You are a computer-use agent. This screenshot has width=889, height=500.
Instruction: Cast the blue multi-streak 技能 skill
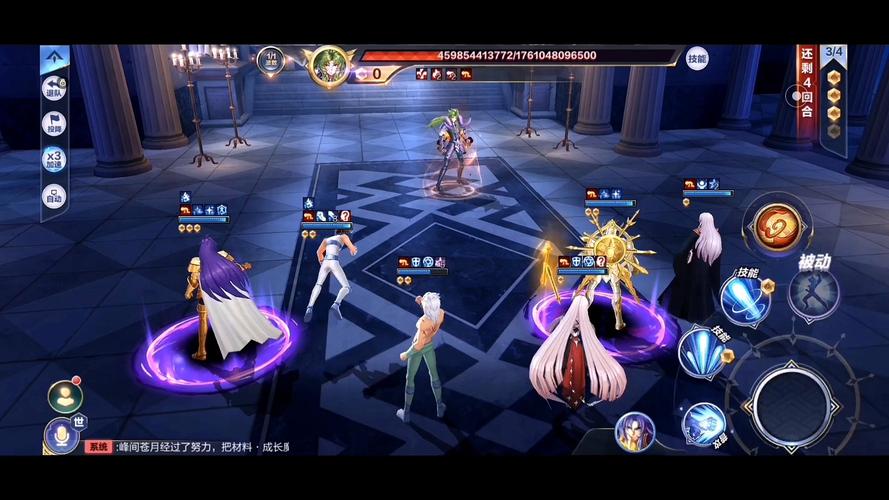pos(702,351)
